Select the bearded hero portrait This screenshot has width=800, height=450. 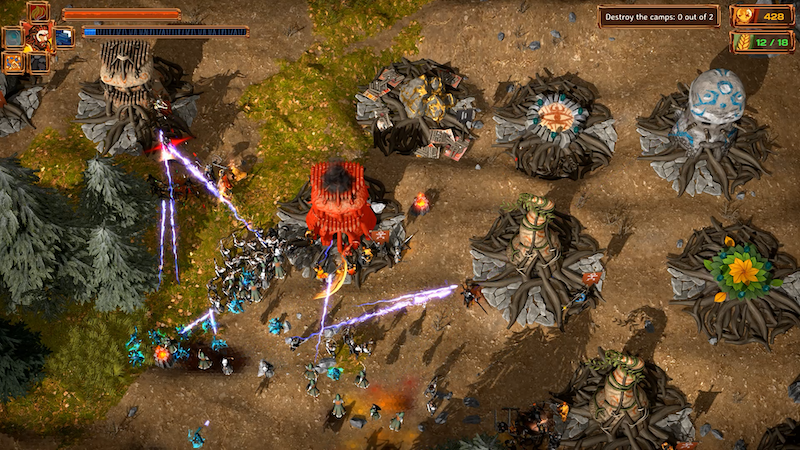38,37
